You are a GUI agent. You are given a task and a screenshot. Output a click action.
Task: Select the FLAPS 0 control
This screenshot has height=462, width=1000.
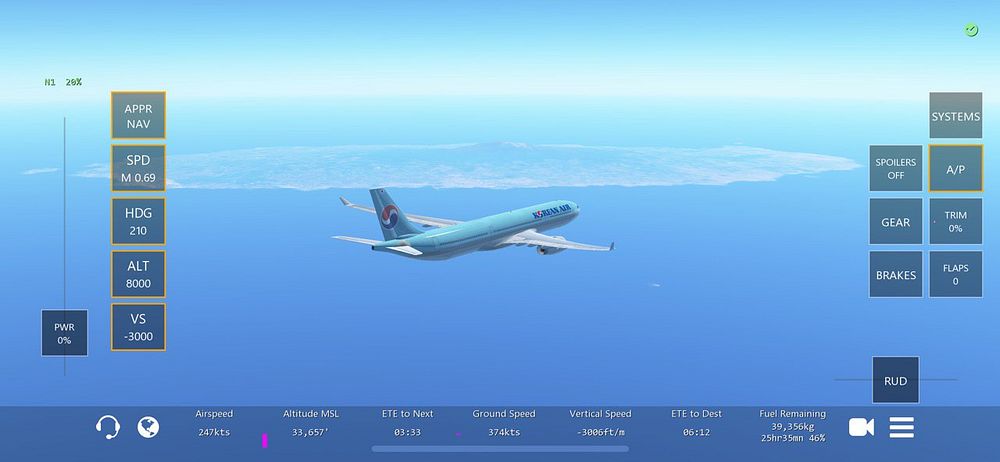(955, 275)
